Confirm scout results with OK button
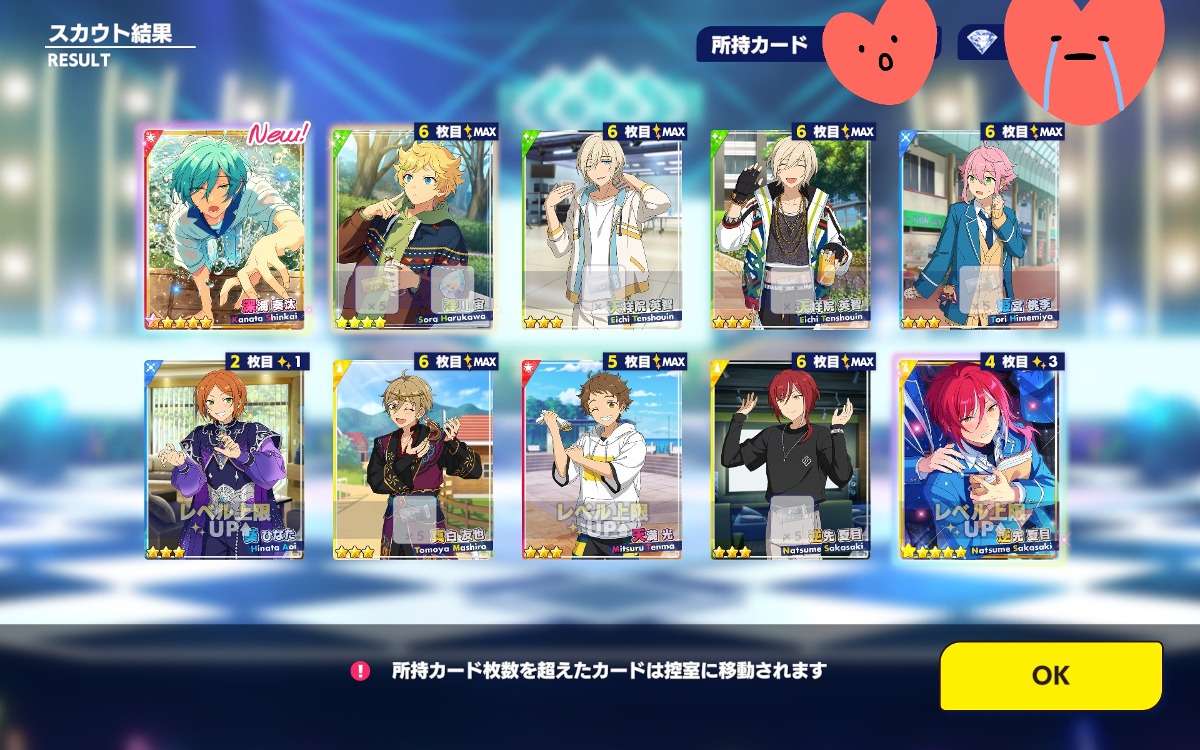 [x=1050, y=675]
